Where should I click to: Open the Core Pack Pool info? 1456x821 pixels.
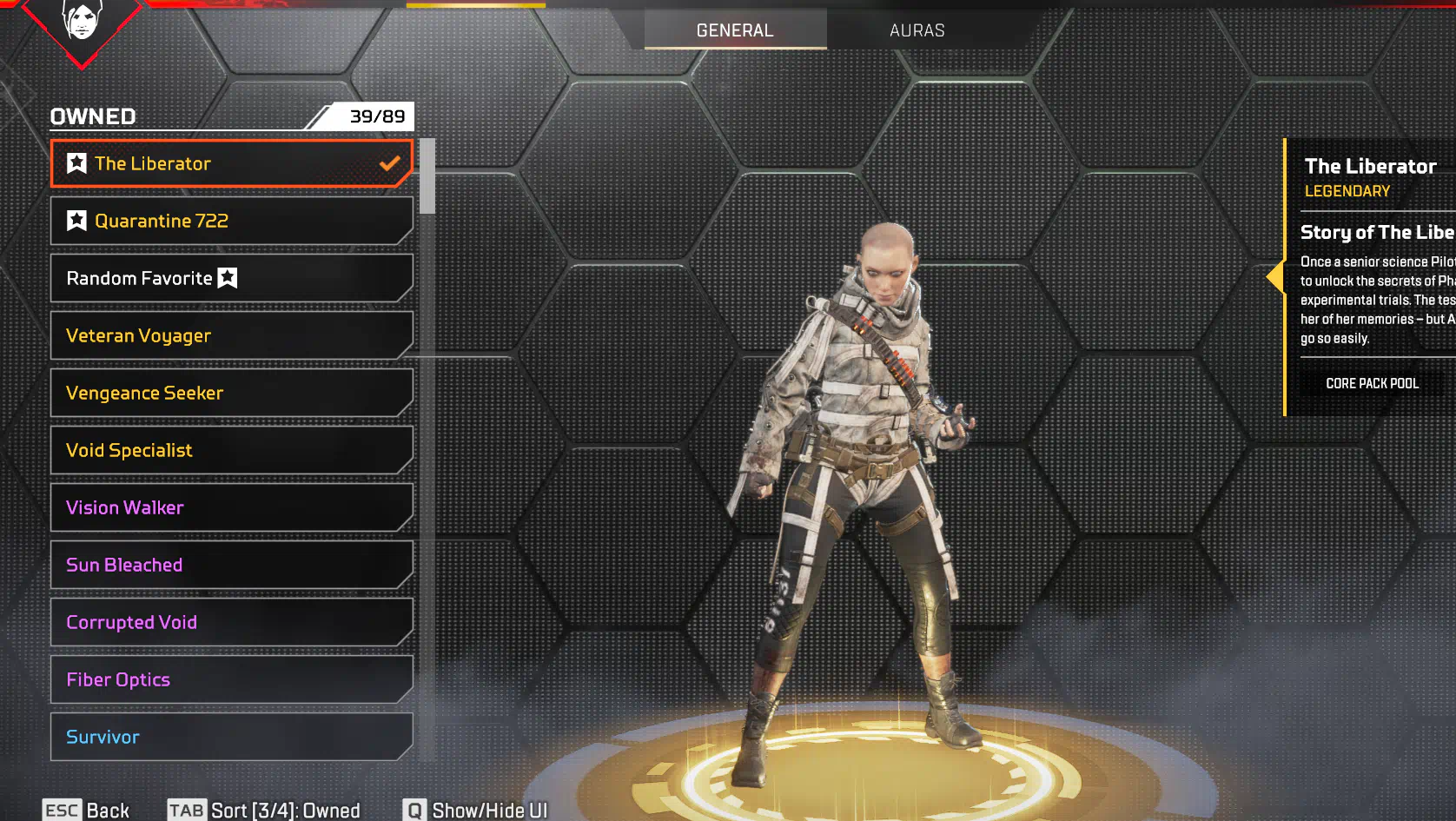(1372, 383)
